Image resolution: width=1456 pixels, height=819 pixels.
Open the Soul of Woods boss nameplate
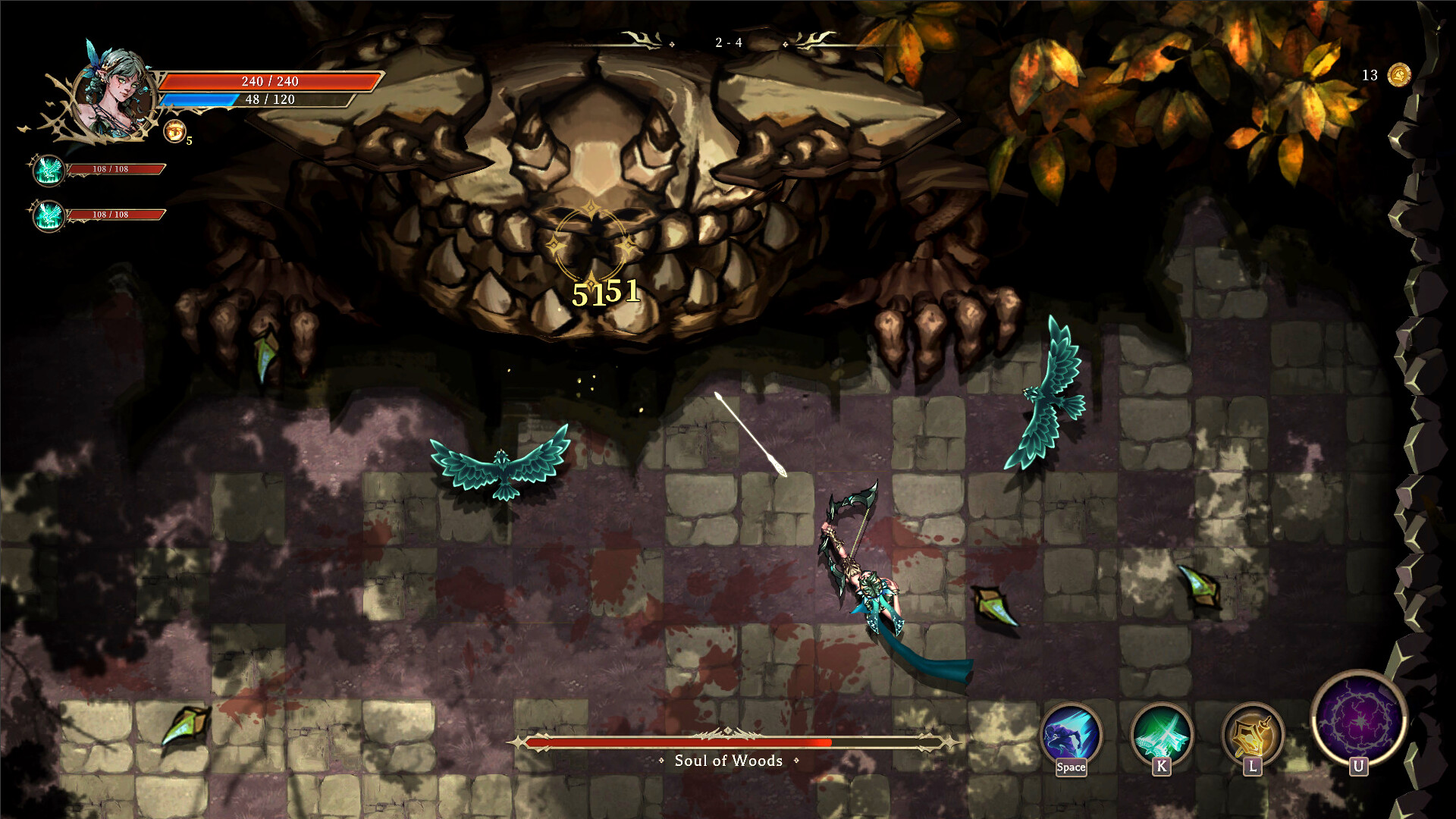(x=728, y=761)
